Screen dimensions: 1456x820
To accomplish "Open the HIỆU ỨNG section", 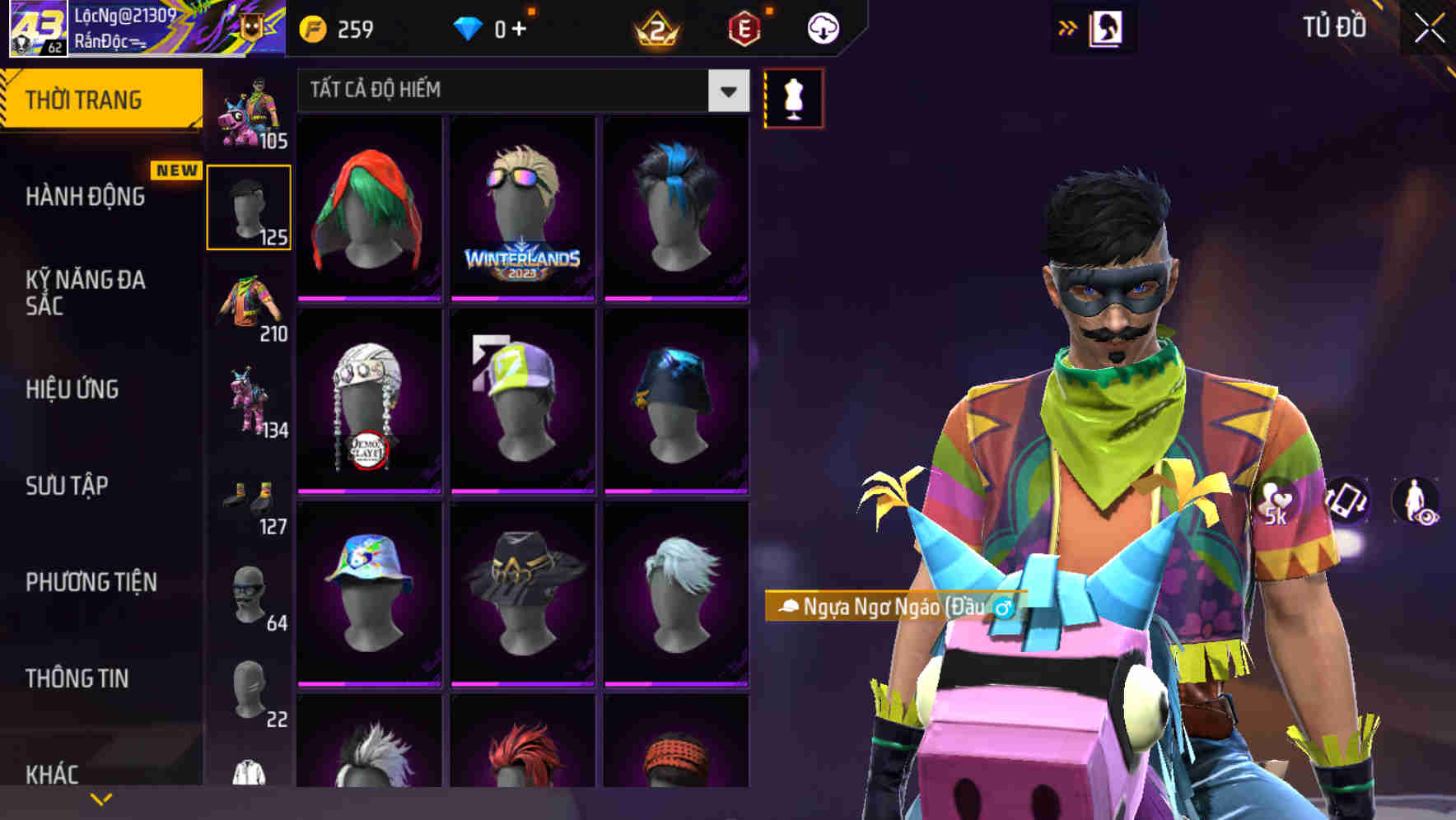I will [72, 389].
